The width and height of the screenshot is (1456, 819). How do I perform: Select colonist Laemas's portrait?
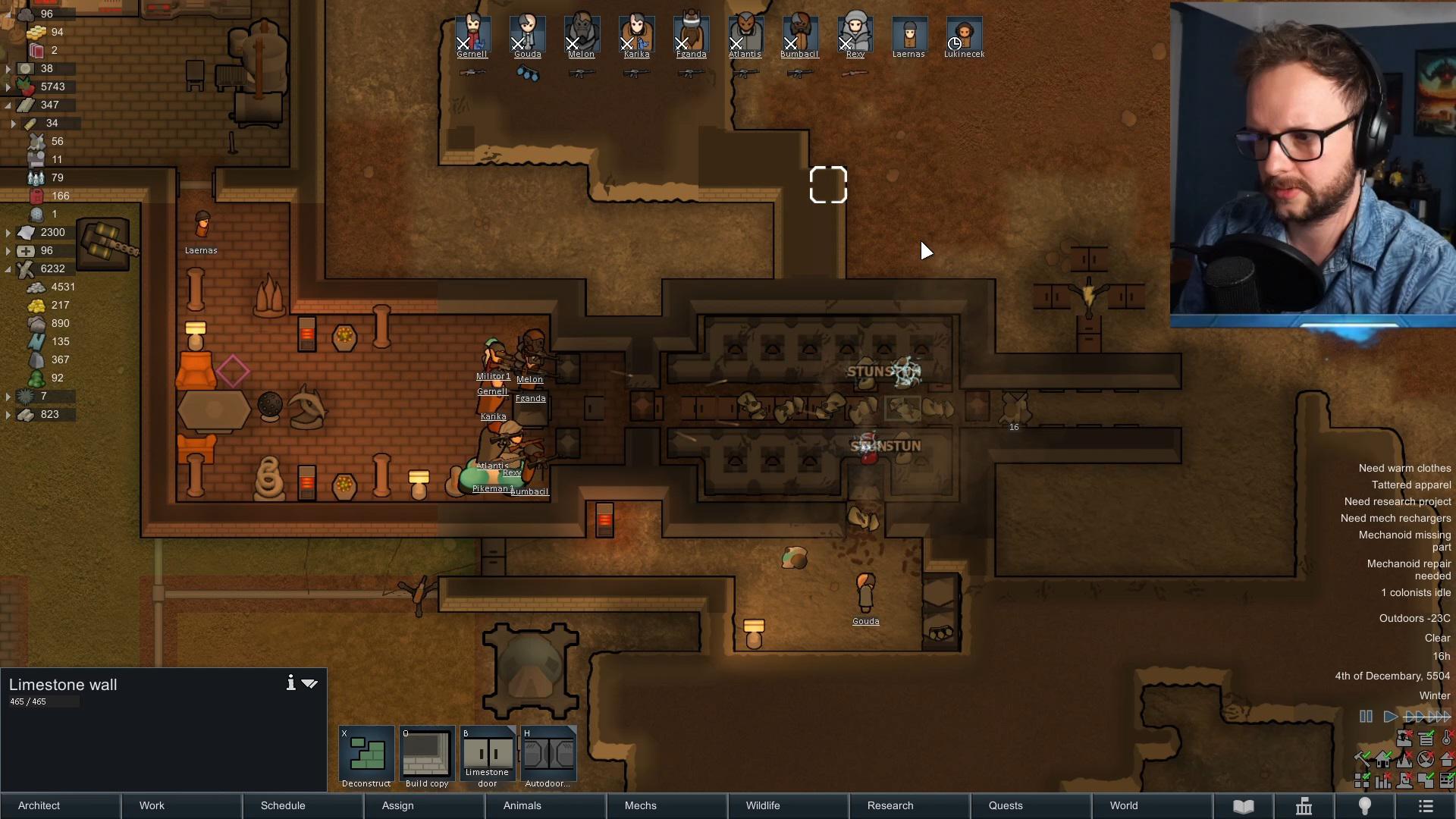(x=909, y=34)
